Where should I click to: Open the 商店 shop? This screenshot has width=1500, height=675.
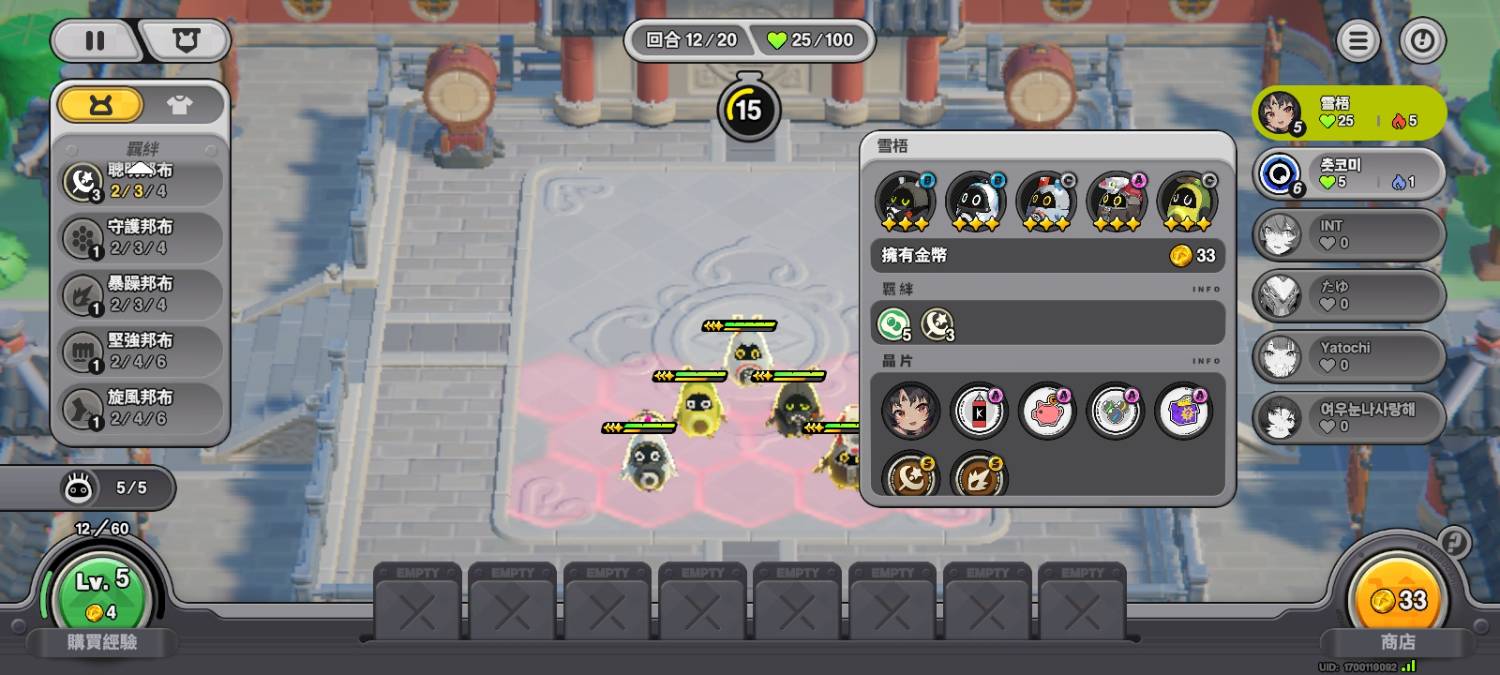coord(1397,642)
